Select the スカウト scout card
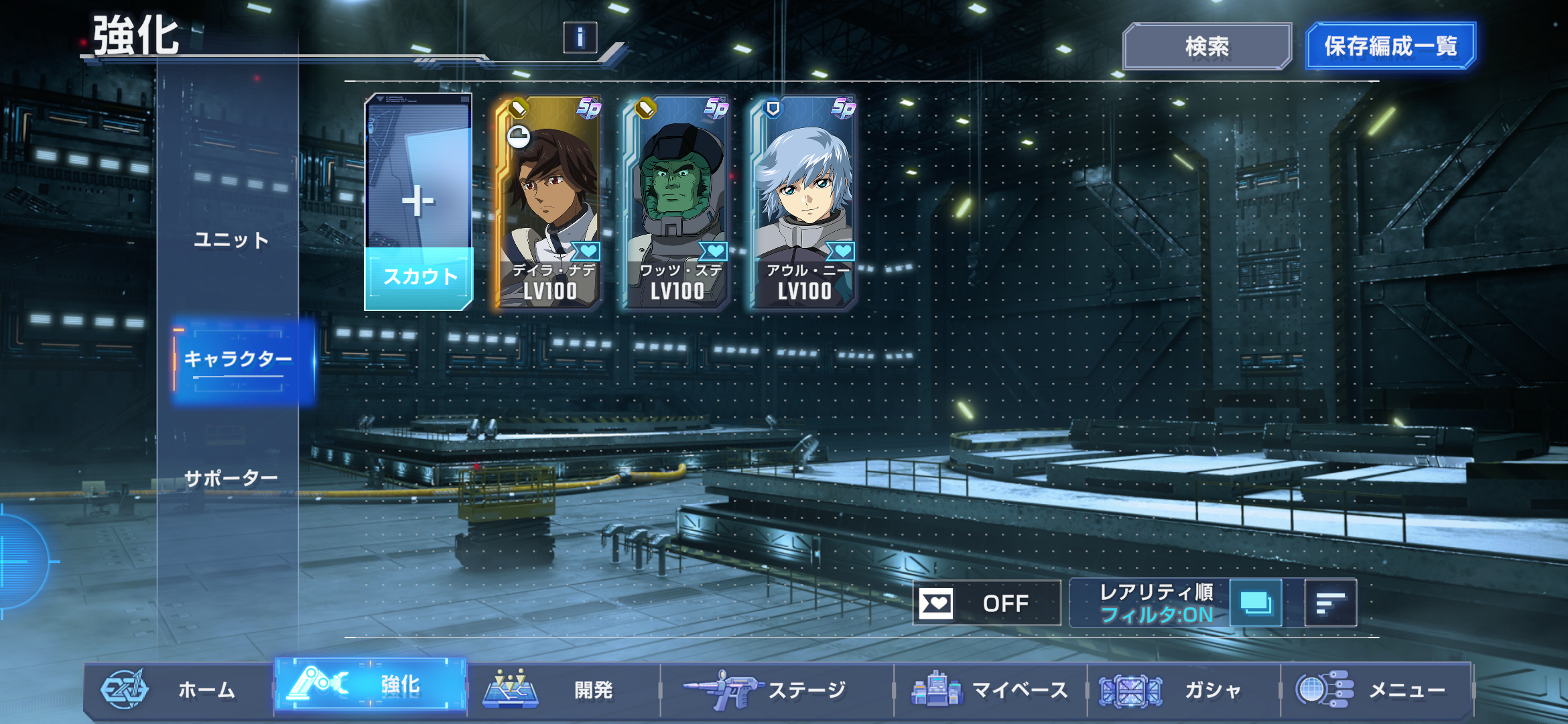 pos(419,202)
